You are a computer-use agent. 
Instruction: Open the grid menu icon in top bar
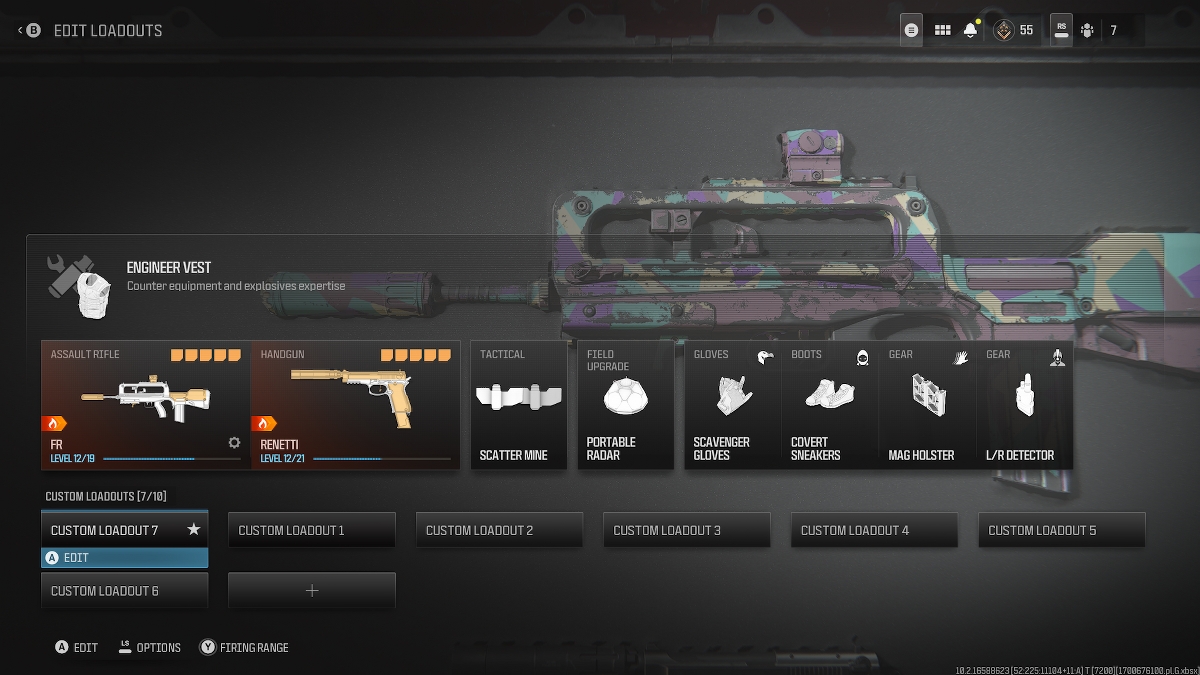(942, 30)
